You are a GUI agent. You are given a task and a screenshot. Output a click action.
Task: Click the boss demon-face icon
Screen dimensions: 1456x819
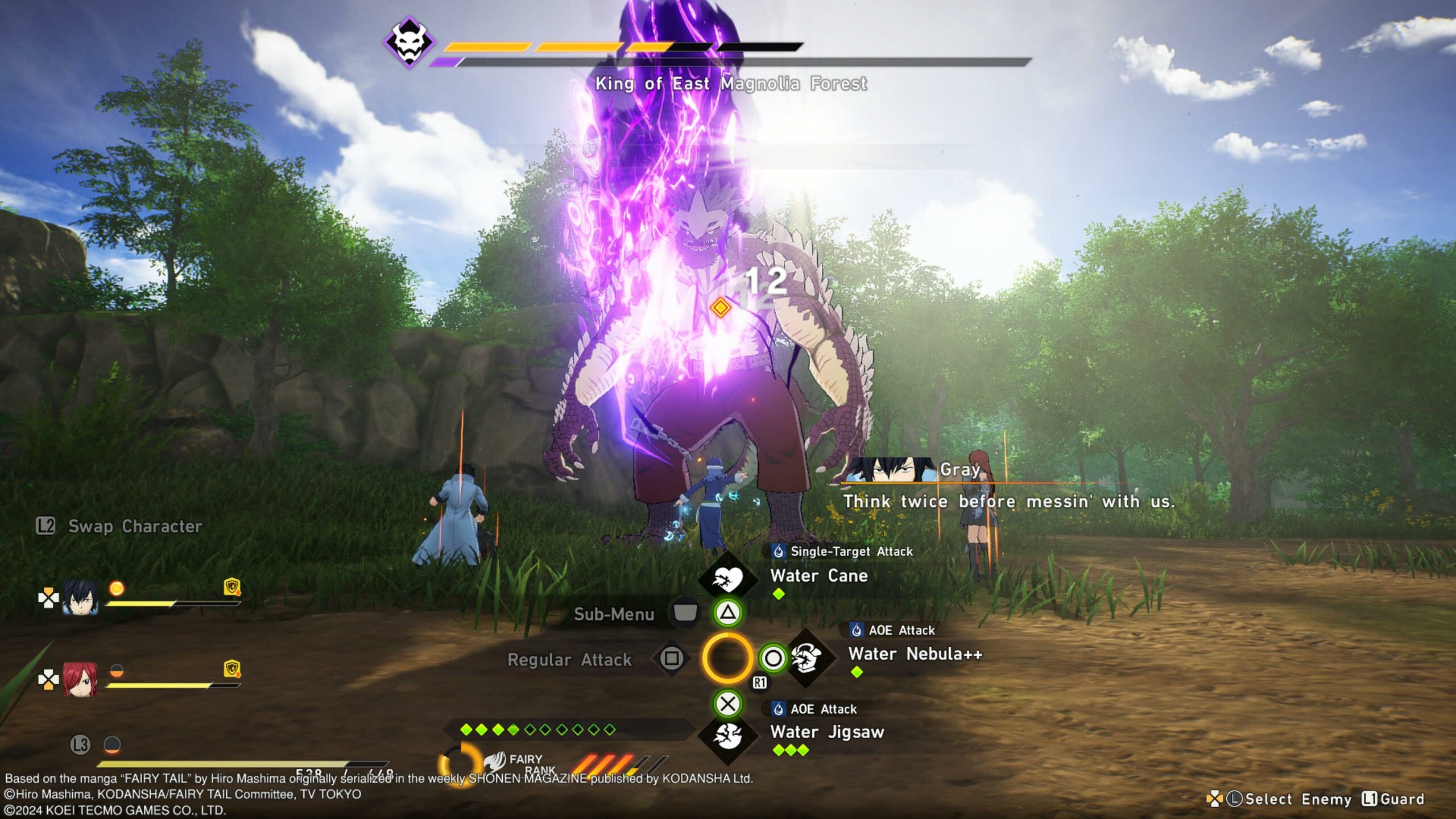pyautogui.click(x=409, y=43)
